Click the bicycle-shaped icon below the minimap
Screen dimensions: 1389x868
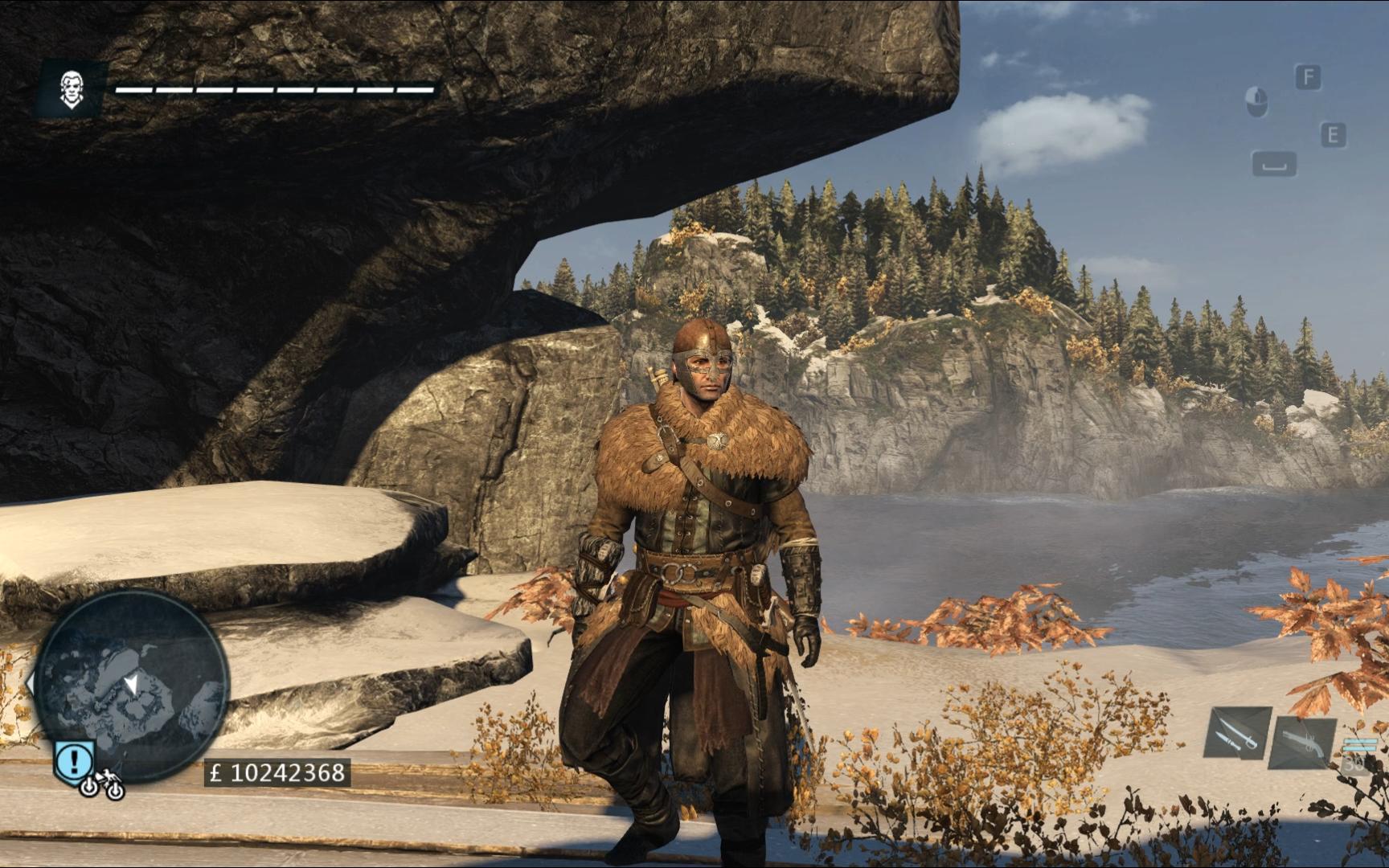[x=101, y=785]
